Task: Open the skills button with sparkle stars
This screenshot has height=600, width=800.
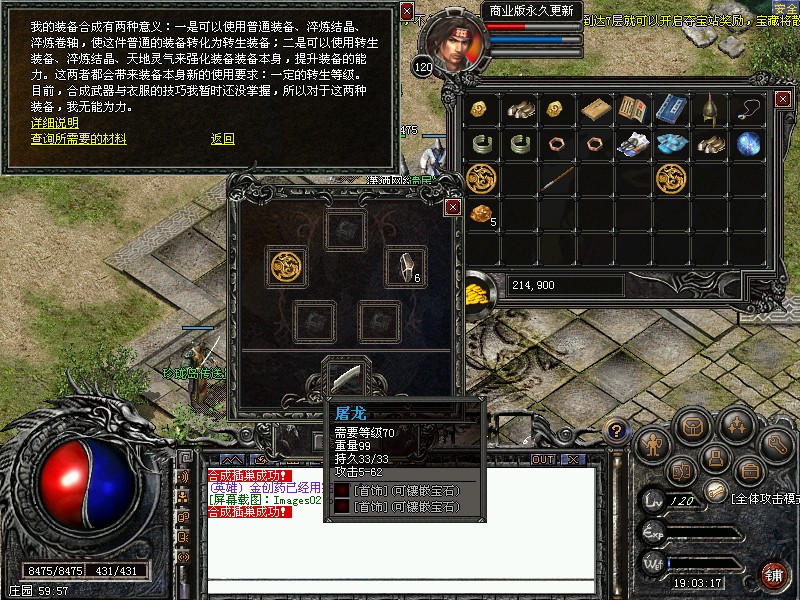Action: 737,427
